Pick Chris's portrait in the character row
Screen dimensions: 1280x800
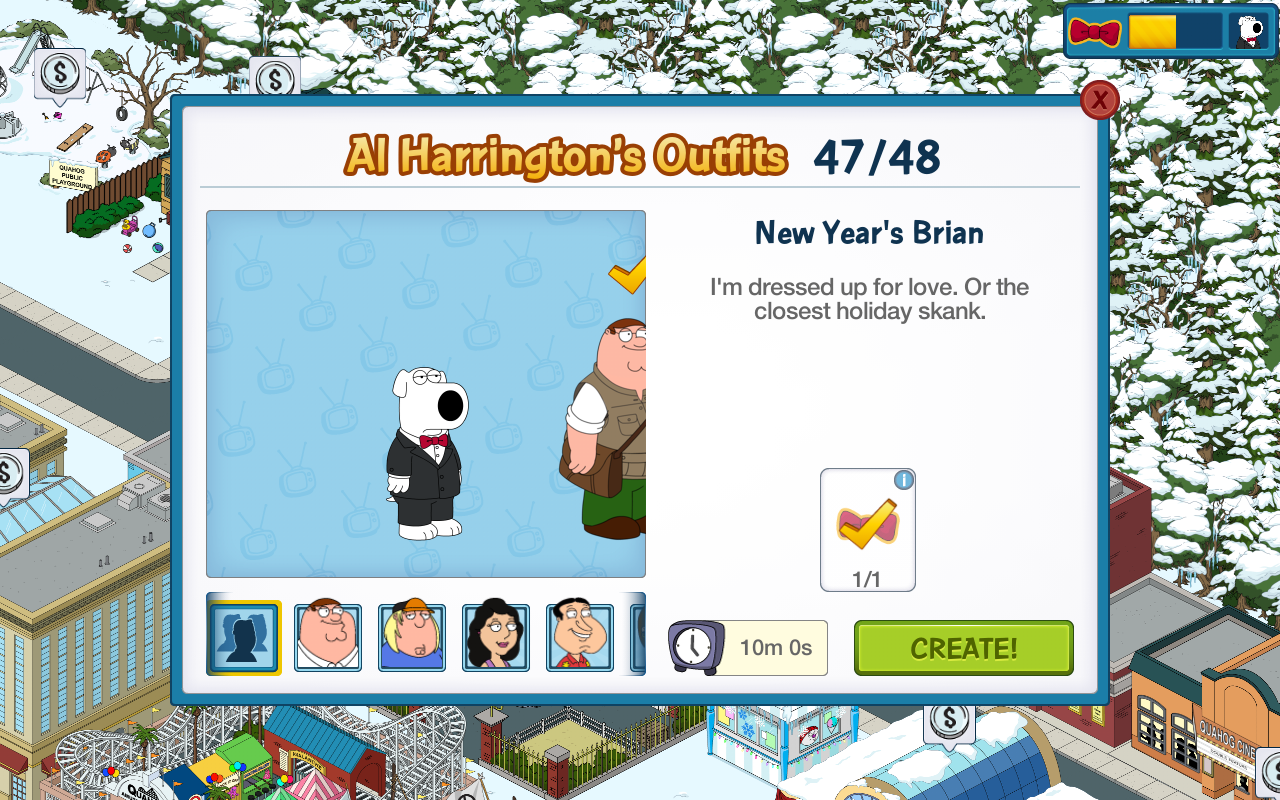click(x=412, y=637)
